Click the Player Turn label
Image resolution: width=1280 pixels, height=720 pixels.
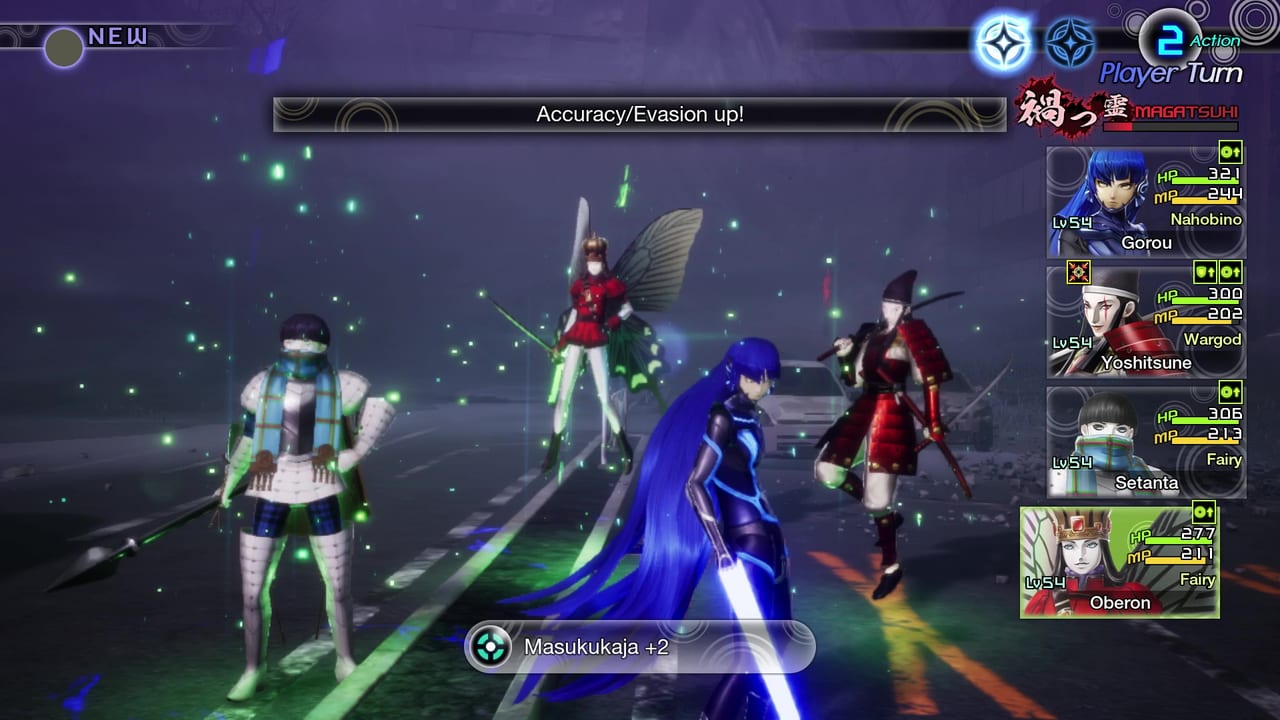[1171, 71]
